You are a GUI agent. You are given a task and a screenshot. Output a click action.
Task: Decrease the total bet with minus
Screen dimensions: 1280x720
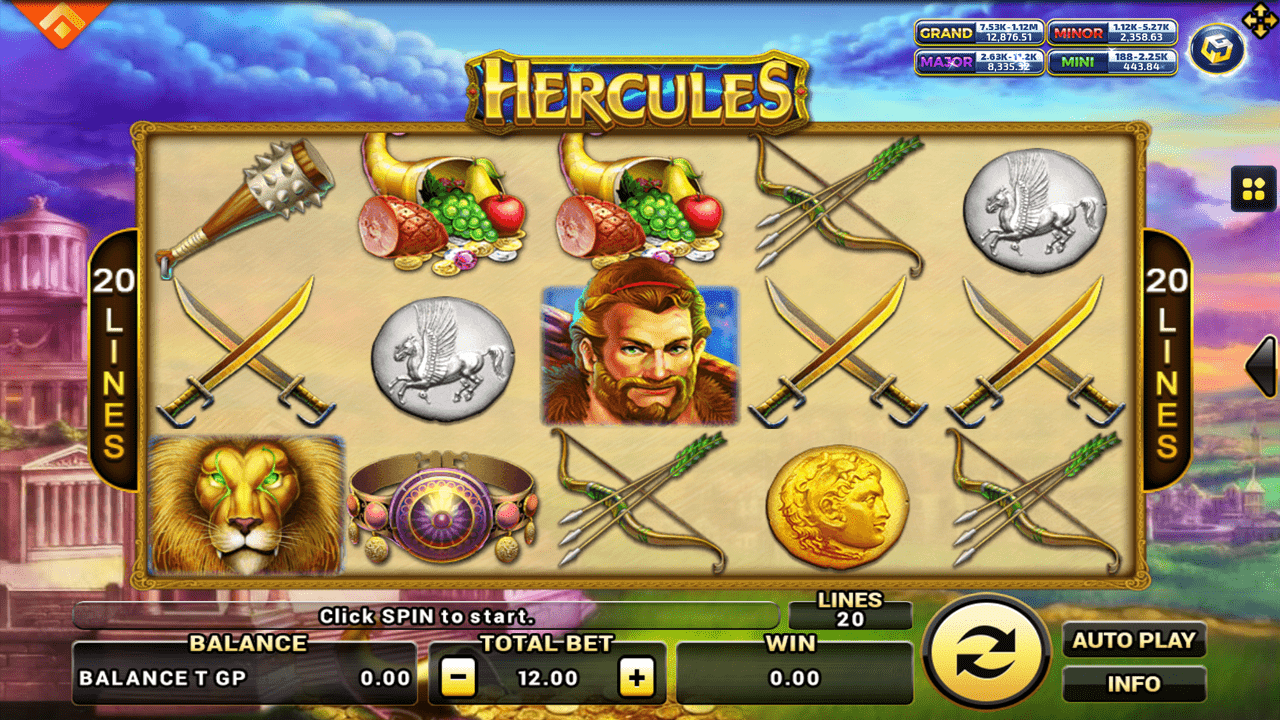(x=460, y=675)
